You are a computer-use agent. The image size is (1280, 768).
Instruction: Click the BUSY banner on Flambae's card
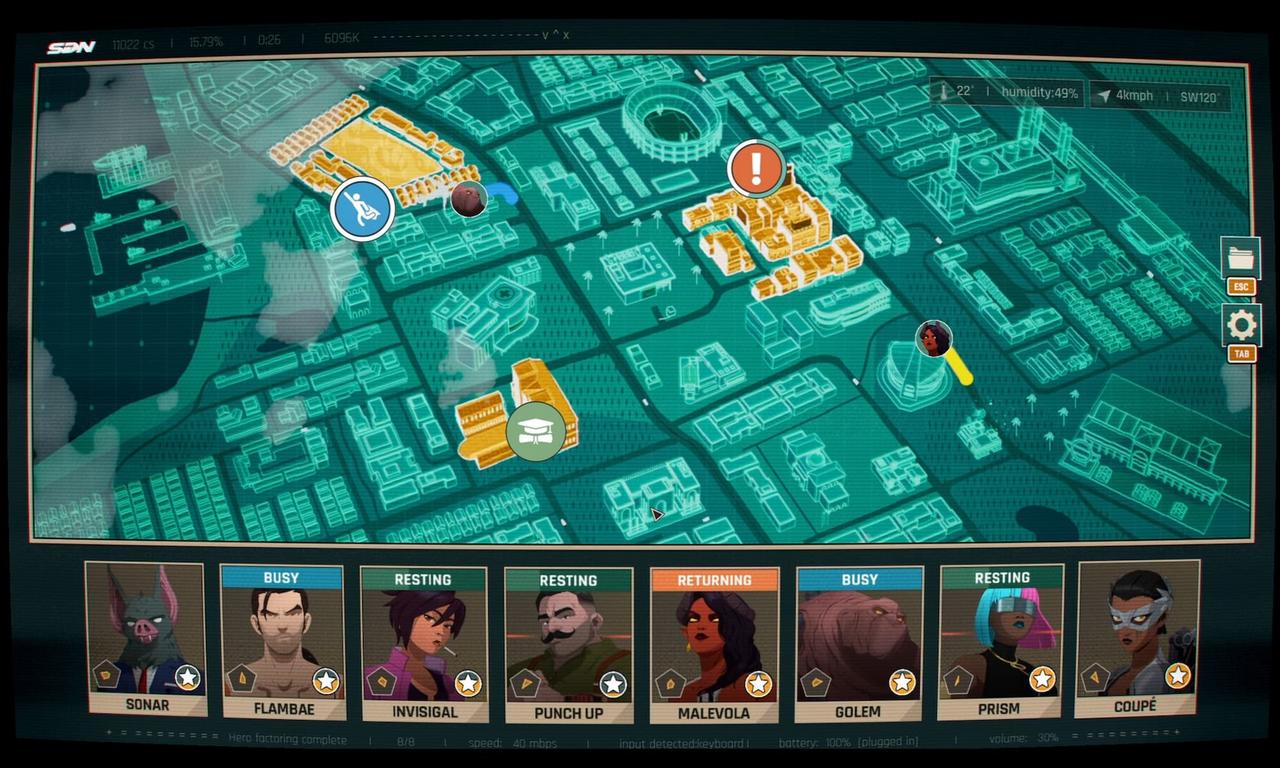coord(281,578)
